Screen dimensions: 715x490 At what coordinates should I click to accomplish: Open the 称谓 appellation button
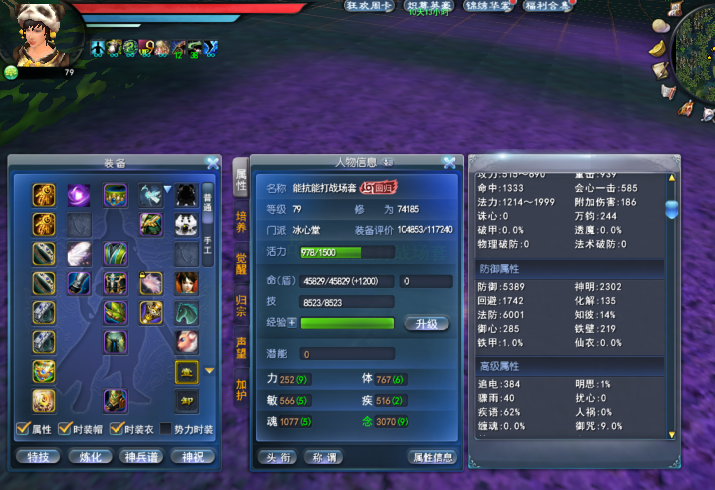pos(323,457)
